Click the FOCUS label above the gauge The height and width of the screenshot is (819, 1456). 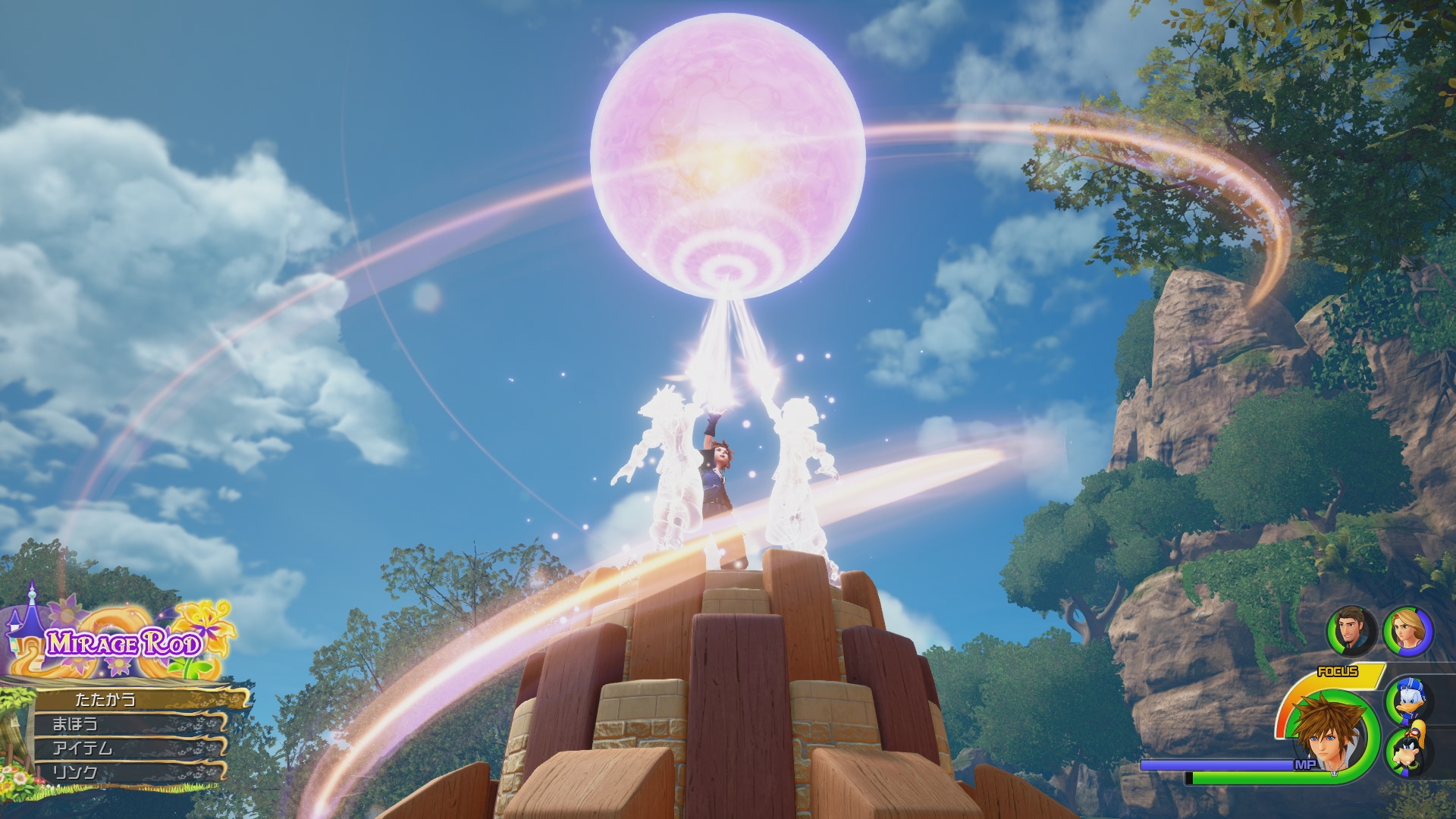1339,670
